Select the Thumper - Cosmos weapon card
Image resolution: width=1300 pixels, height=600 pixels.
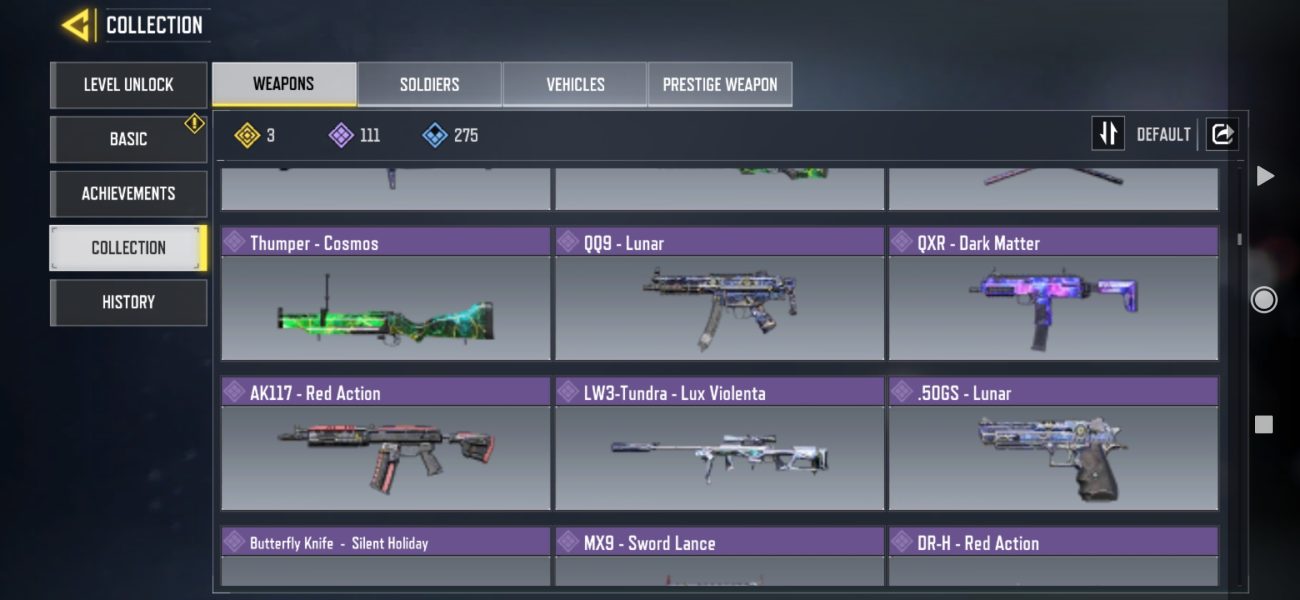(x=385, y=295)
